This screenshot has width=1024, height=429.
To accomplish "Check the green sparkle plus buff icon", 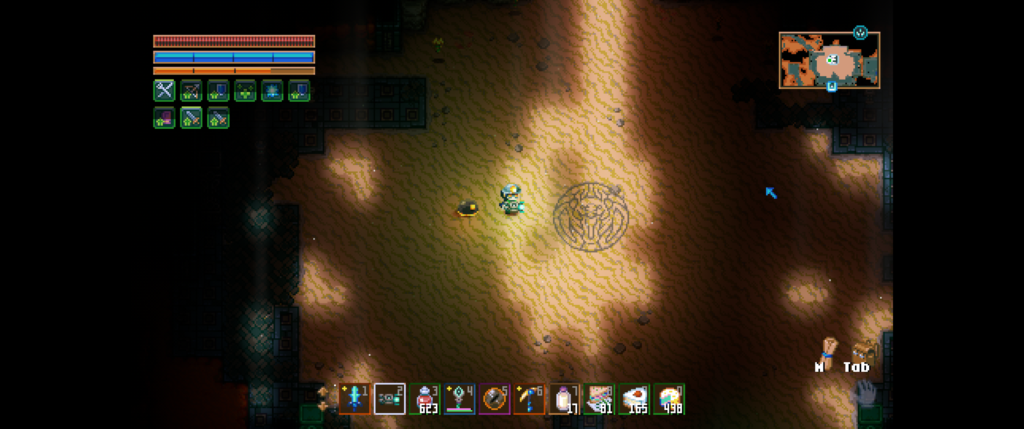I will pyautogui.click(x=245, y=90).
